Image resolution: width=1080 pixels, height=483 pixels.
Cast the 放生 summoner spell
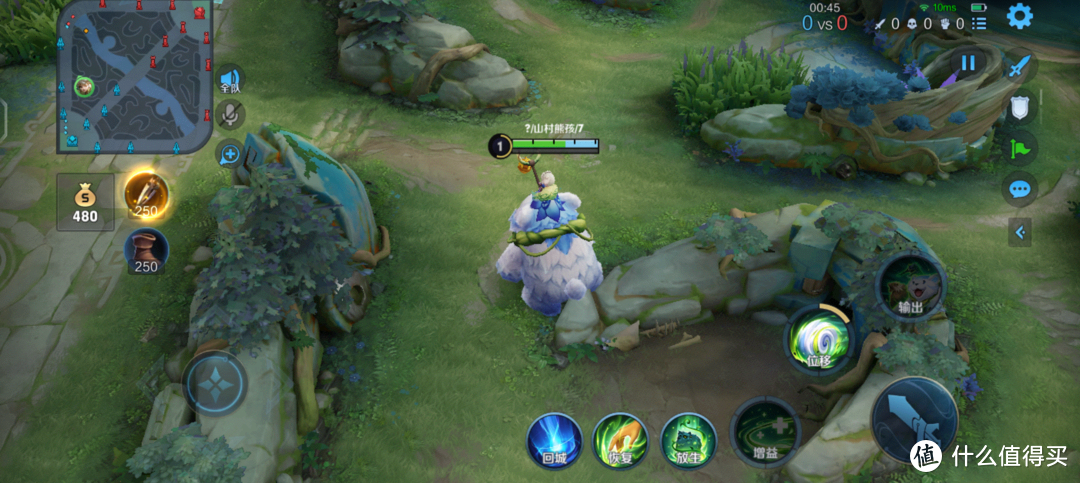pyautogui.click(x=688, y=440)
